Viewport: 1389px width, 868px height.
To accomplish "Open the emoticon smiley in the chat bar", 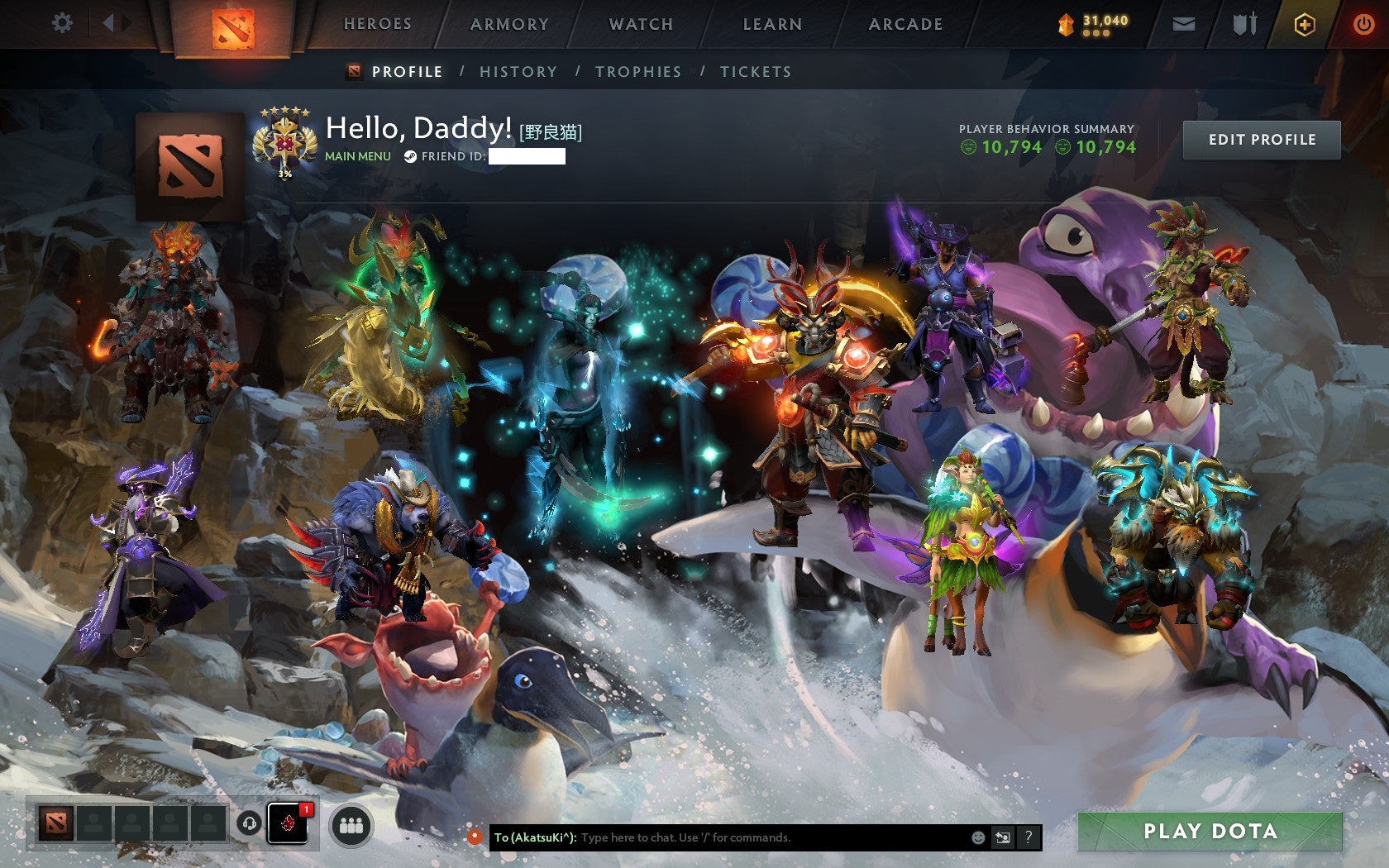I will [979, 837].
